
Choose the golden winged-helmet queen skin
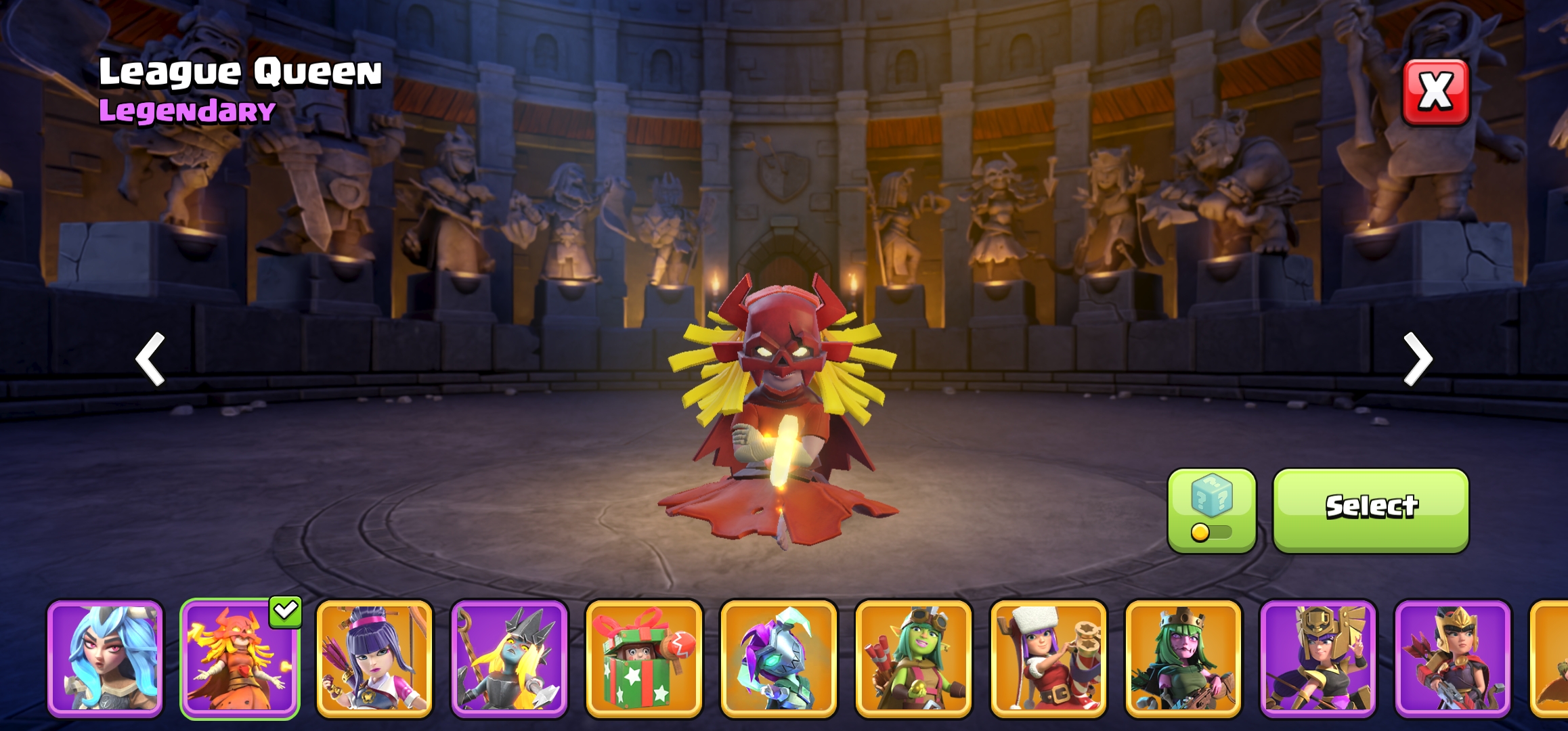(x=1317, y=658)
